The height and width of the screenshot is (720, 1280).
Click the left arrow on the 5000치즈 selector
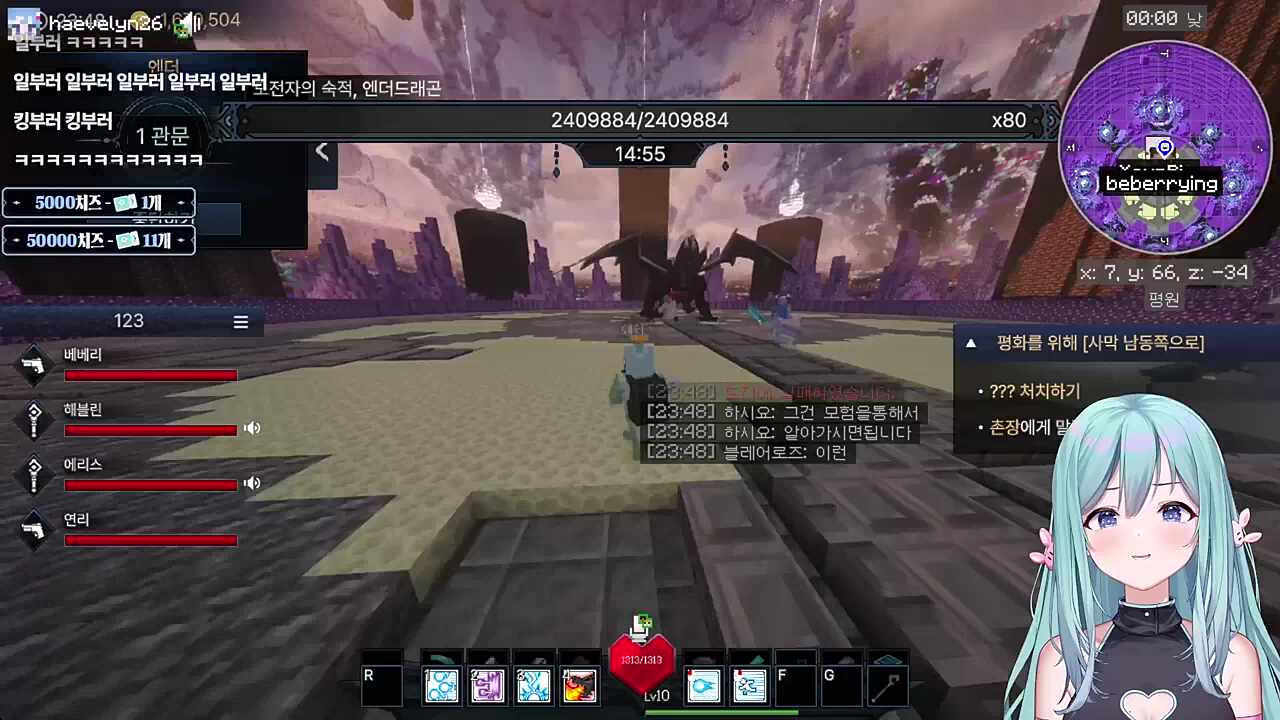coord(15,203)
